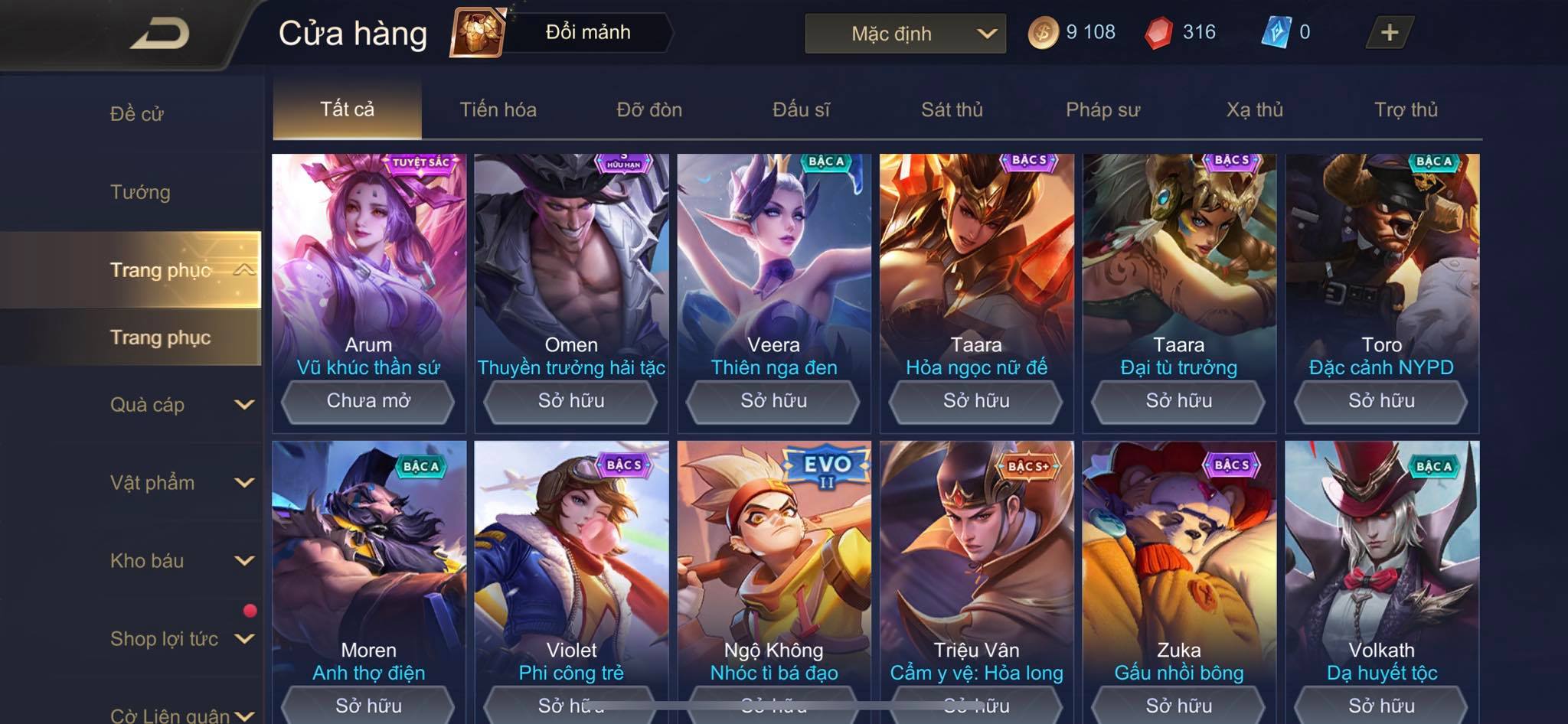Image resolution: width=1568 pixels, height=724 pixels.
Task: Switch to the Tiến hóa tab
Action: [498, 109]
